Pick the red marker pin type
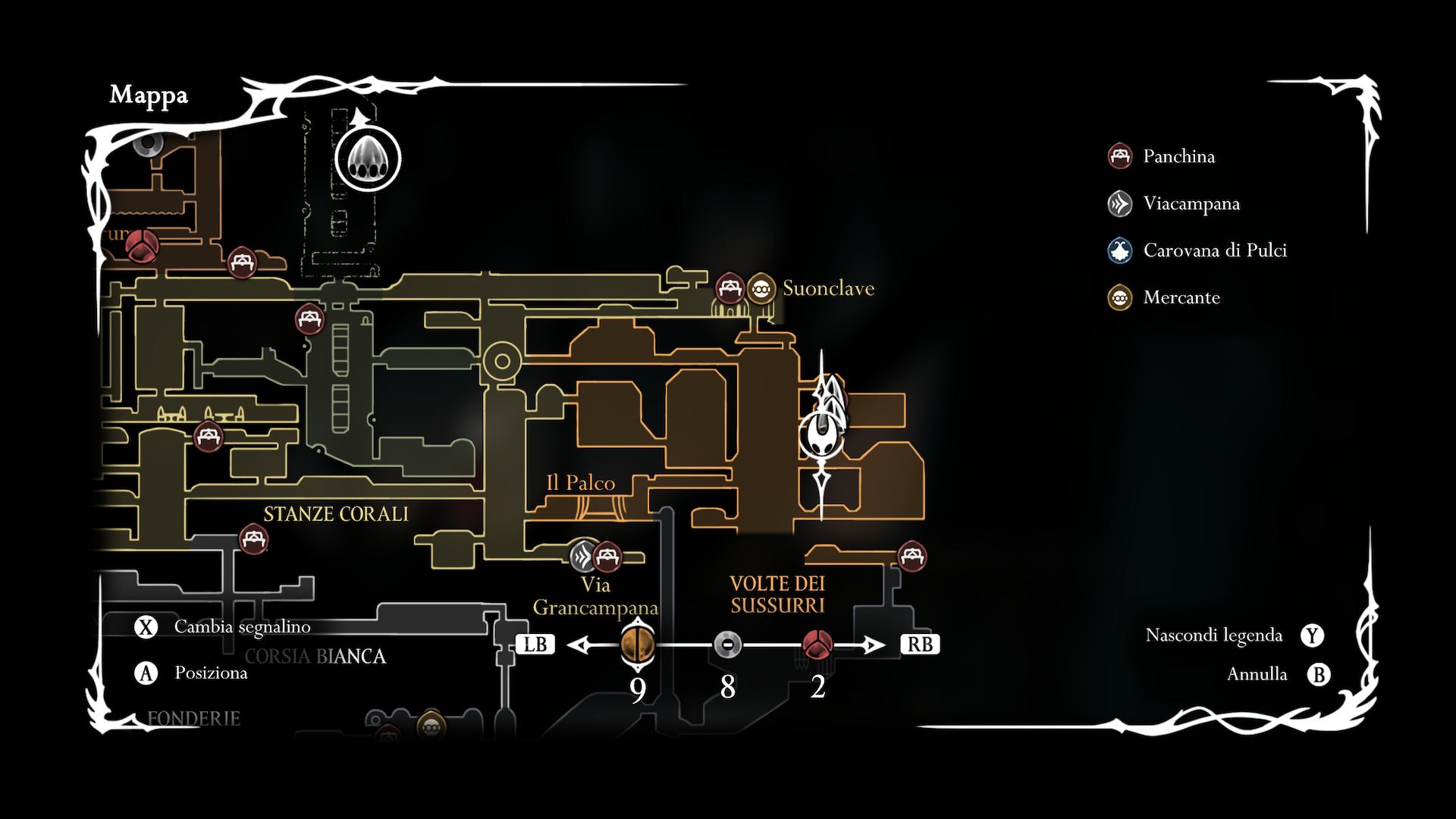Image resolution: width=1456 pixels, height=819 pixels. pyautogui.click(x=817, y=645)
